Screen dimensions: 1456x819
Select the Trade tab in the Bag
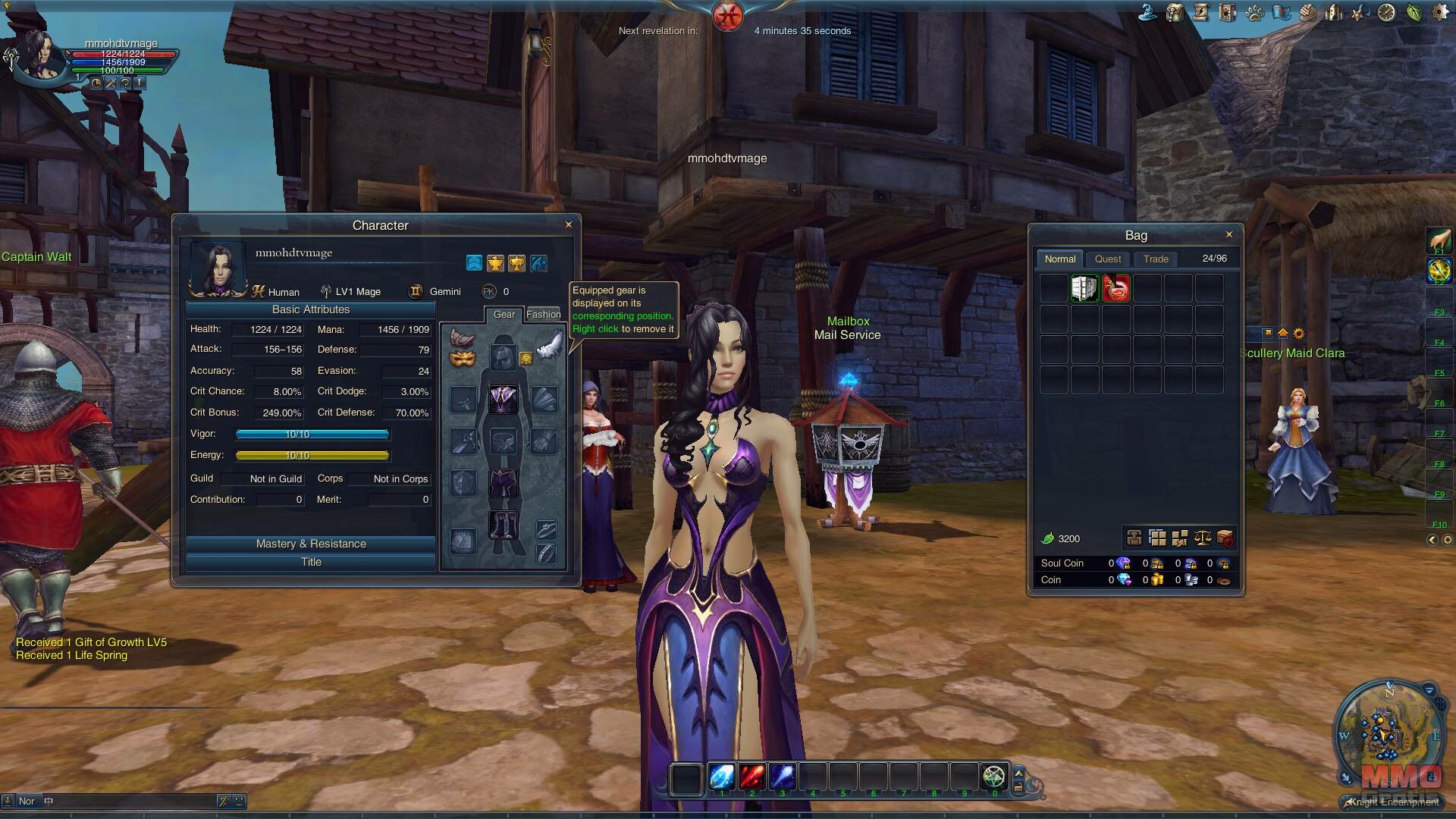coord(1156,259)
